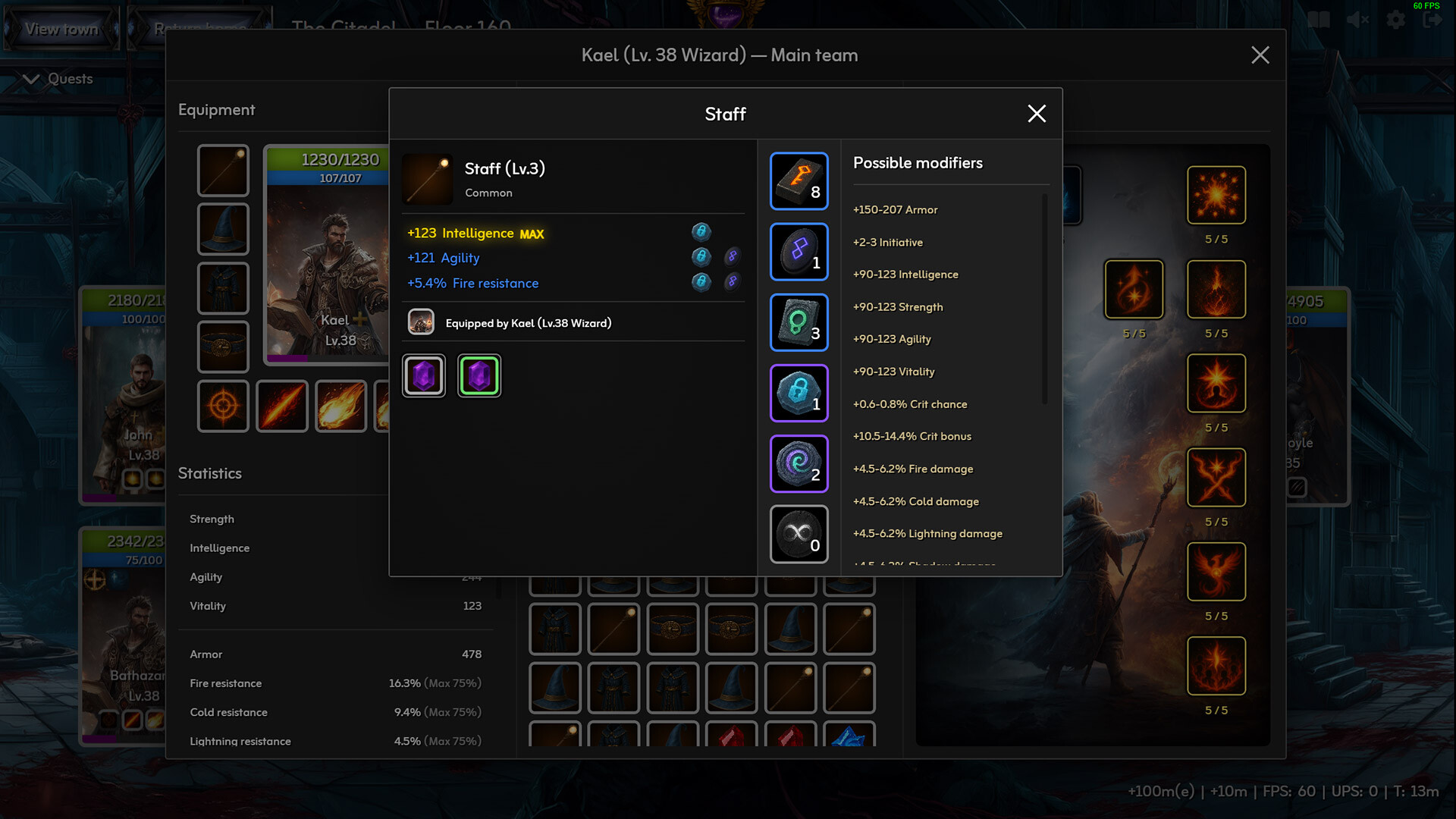
Task: Click the exit arrow icon top right
Action: coord(1433,19)
